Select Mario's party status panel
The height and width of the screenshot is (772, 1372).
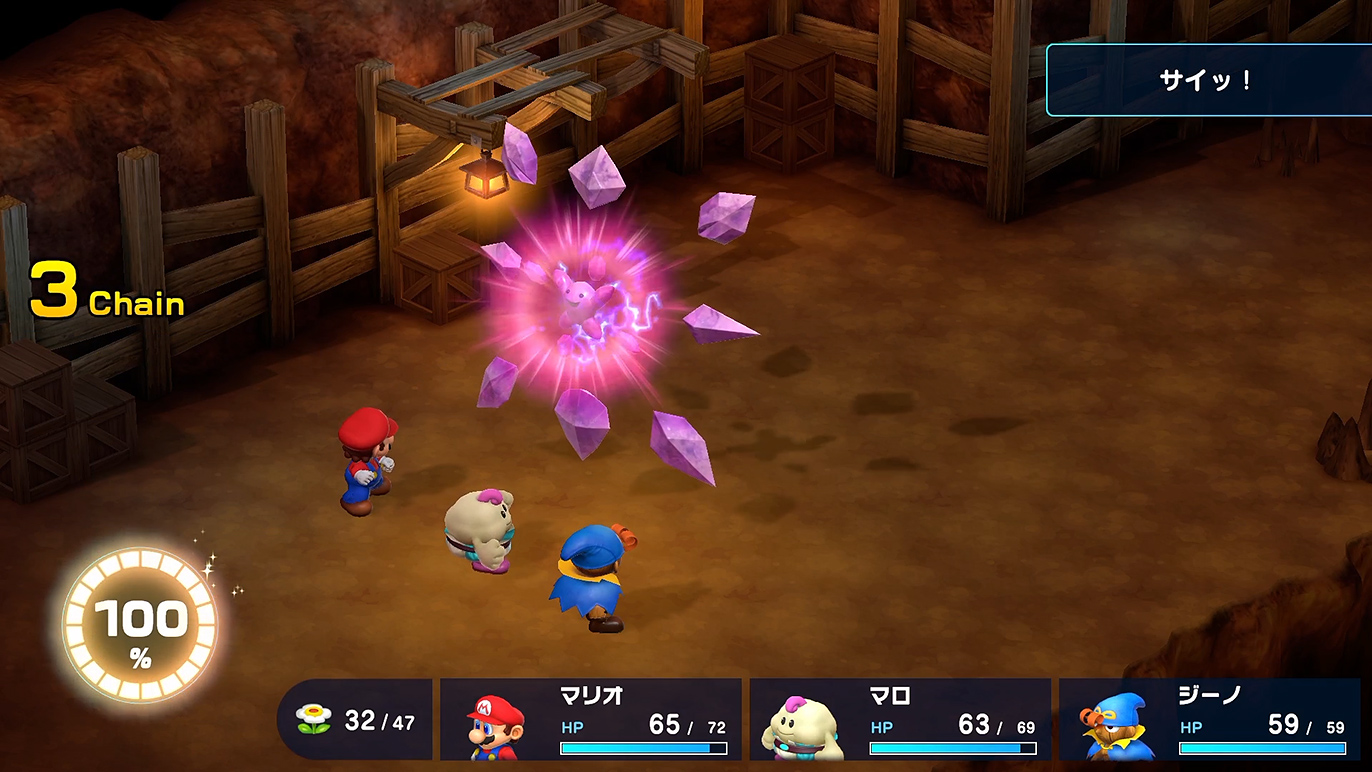click(x=591, y=720)
